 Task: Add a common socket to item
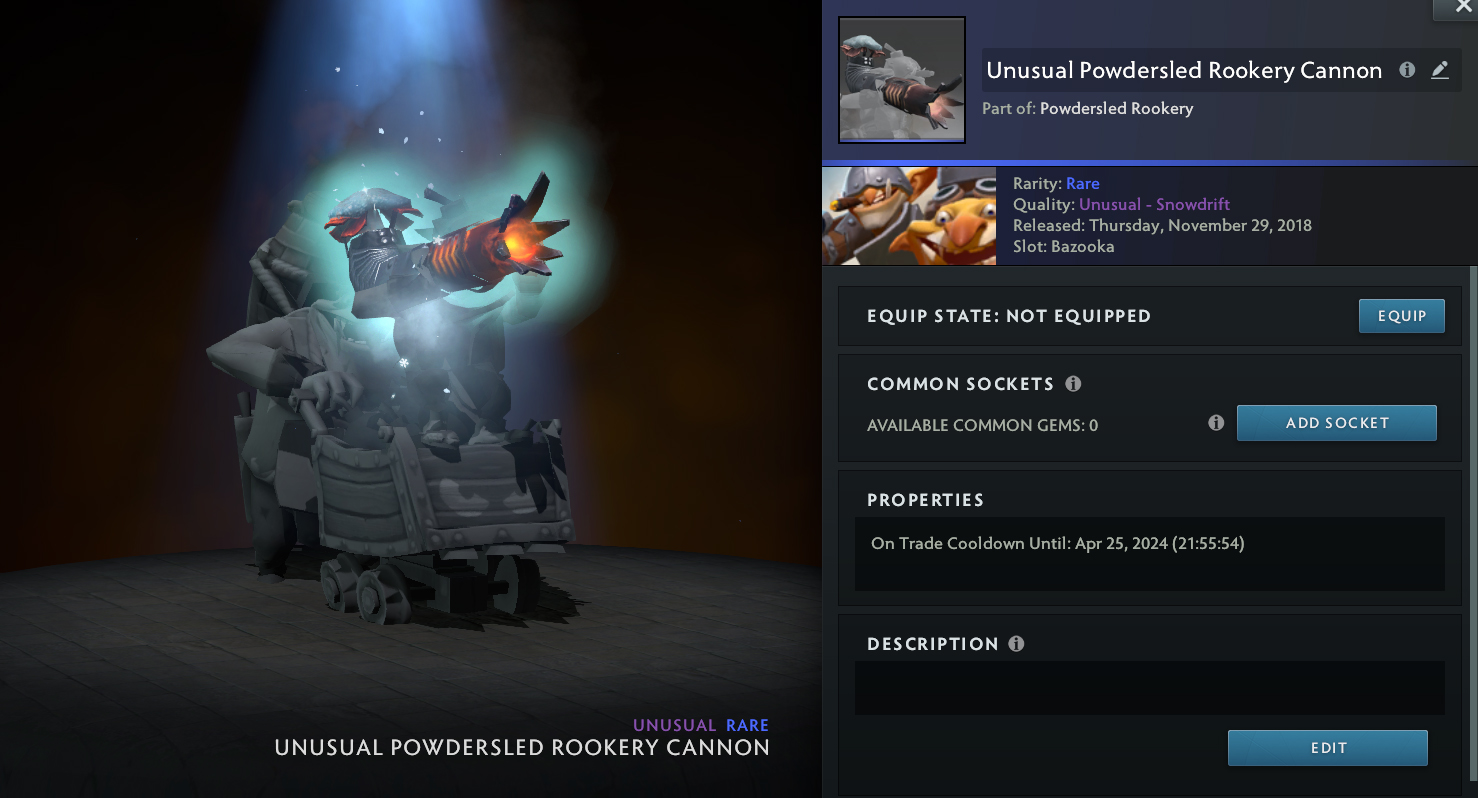point(1336,423)
